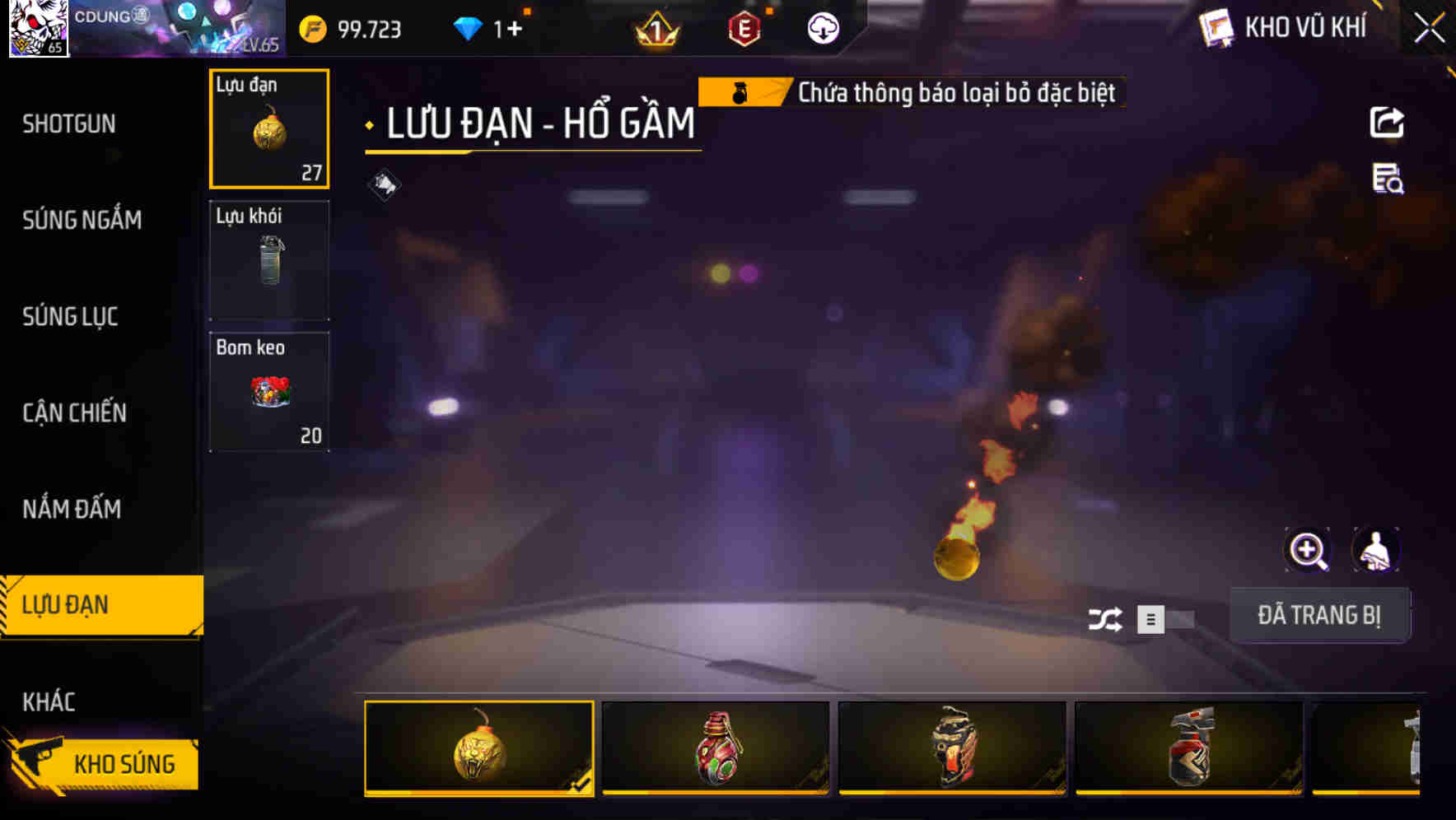
Task: Select the character pose preview icon
Action: (x=1377, y=550)
